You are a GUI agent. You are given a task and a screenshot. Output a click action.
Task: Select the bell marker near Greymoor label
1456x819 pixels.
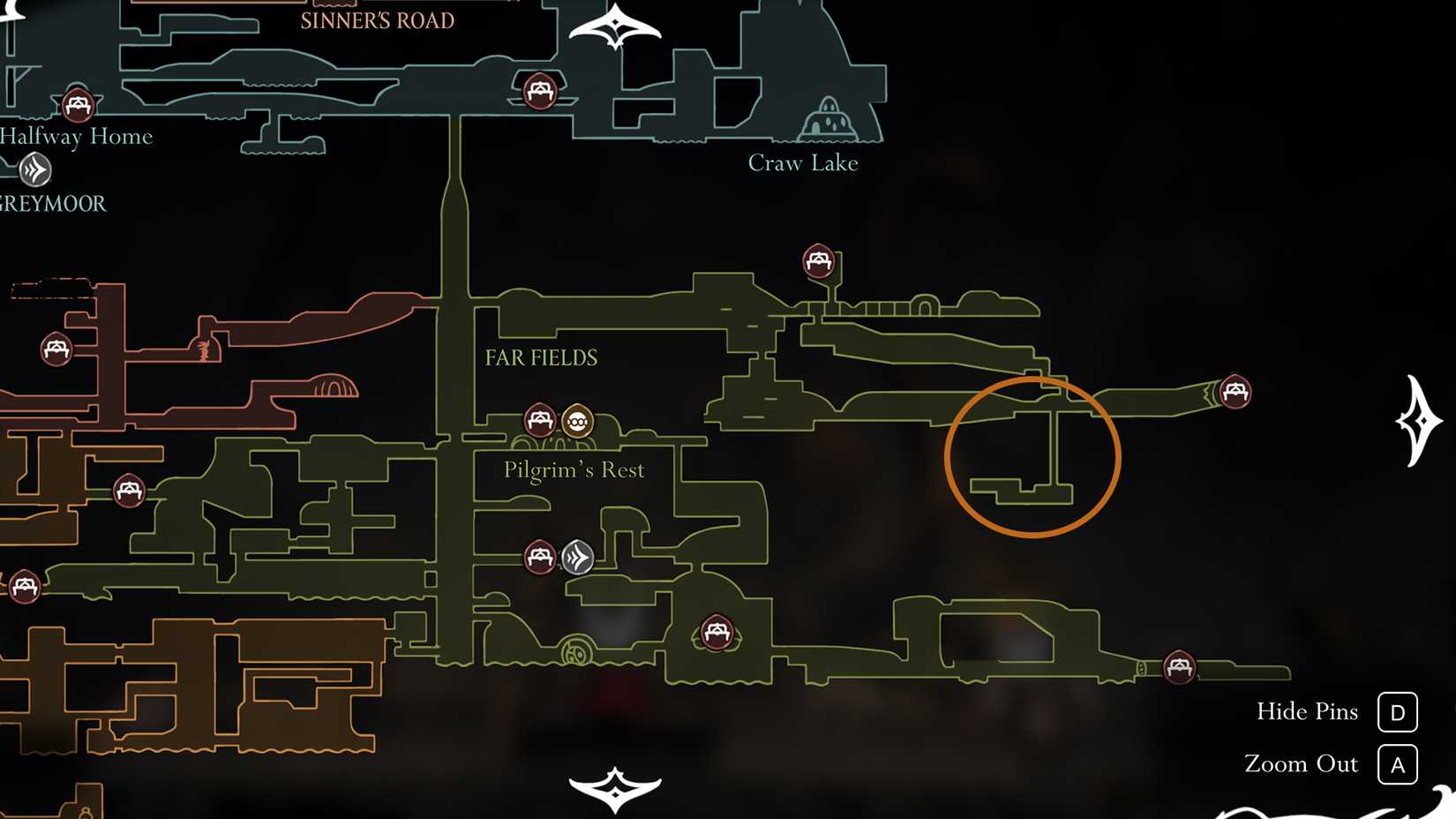coord(34,169)
